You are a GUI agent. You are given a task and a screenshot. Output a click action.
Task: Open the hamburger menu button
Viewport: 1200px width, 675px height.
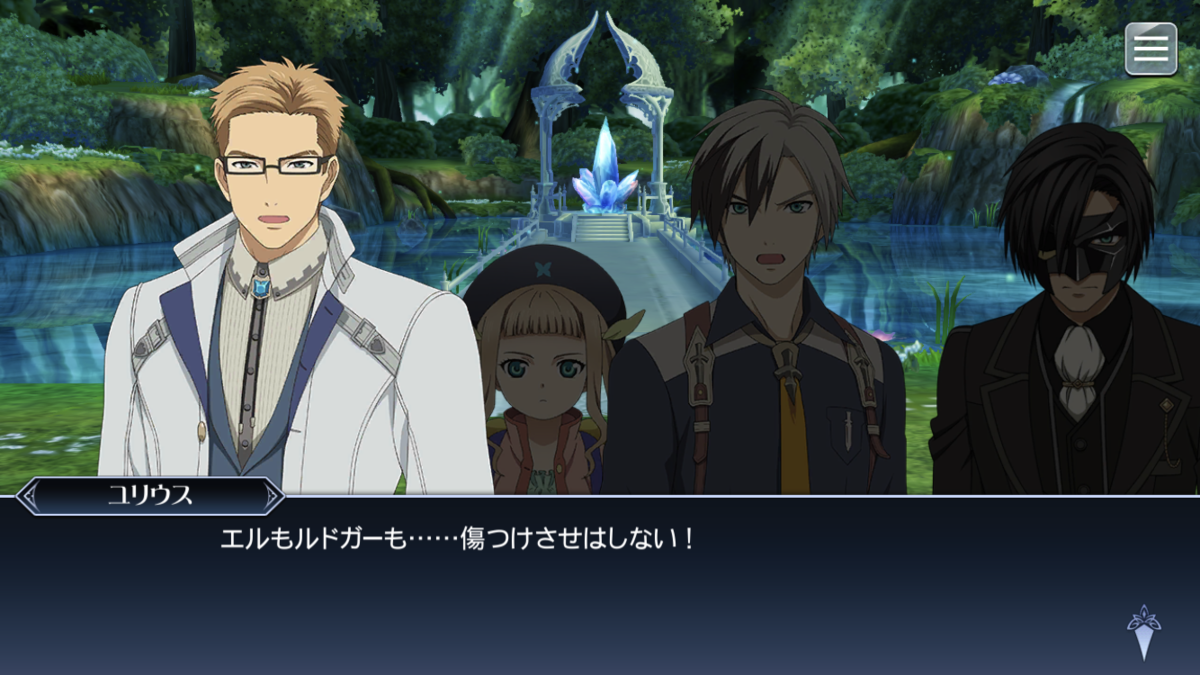[1151, 49]
